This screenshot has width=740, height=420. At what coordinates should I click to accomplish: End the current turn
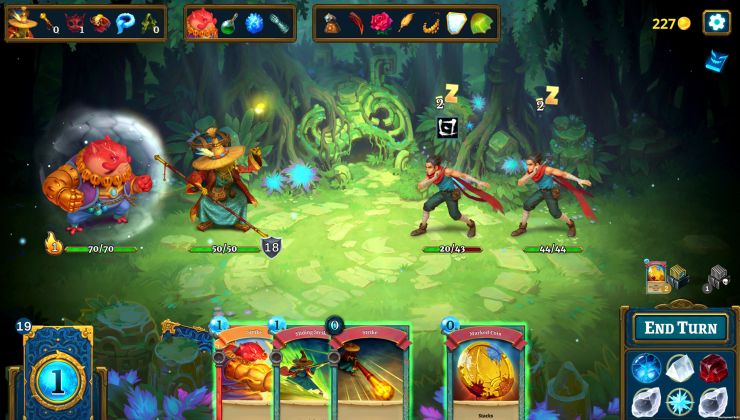pos(680,328)
